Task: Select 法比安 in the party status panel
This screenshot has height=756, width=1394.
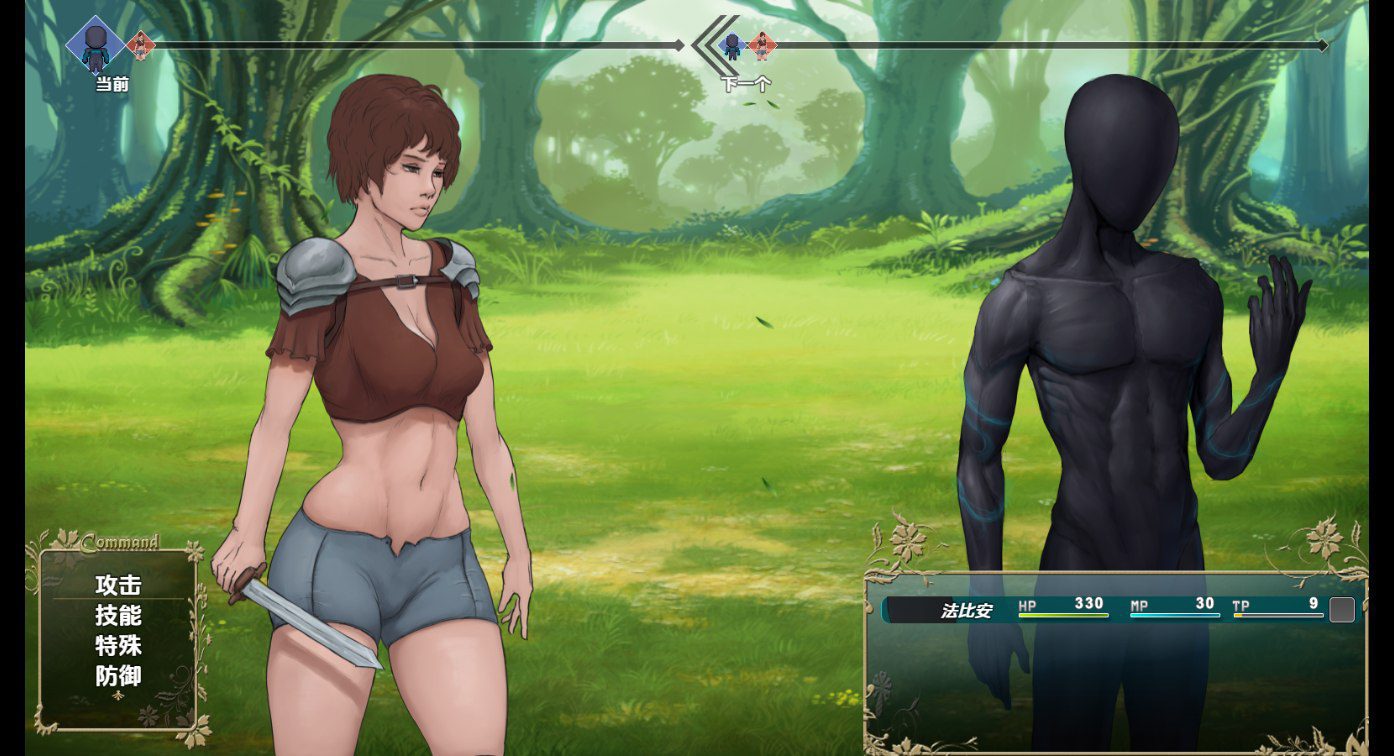Action: (x=965, y=610)
